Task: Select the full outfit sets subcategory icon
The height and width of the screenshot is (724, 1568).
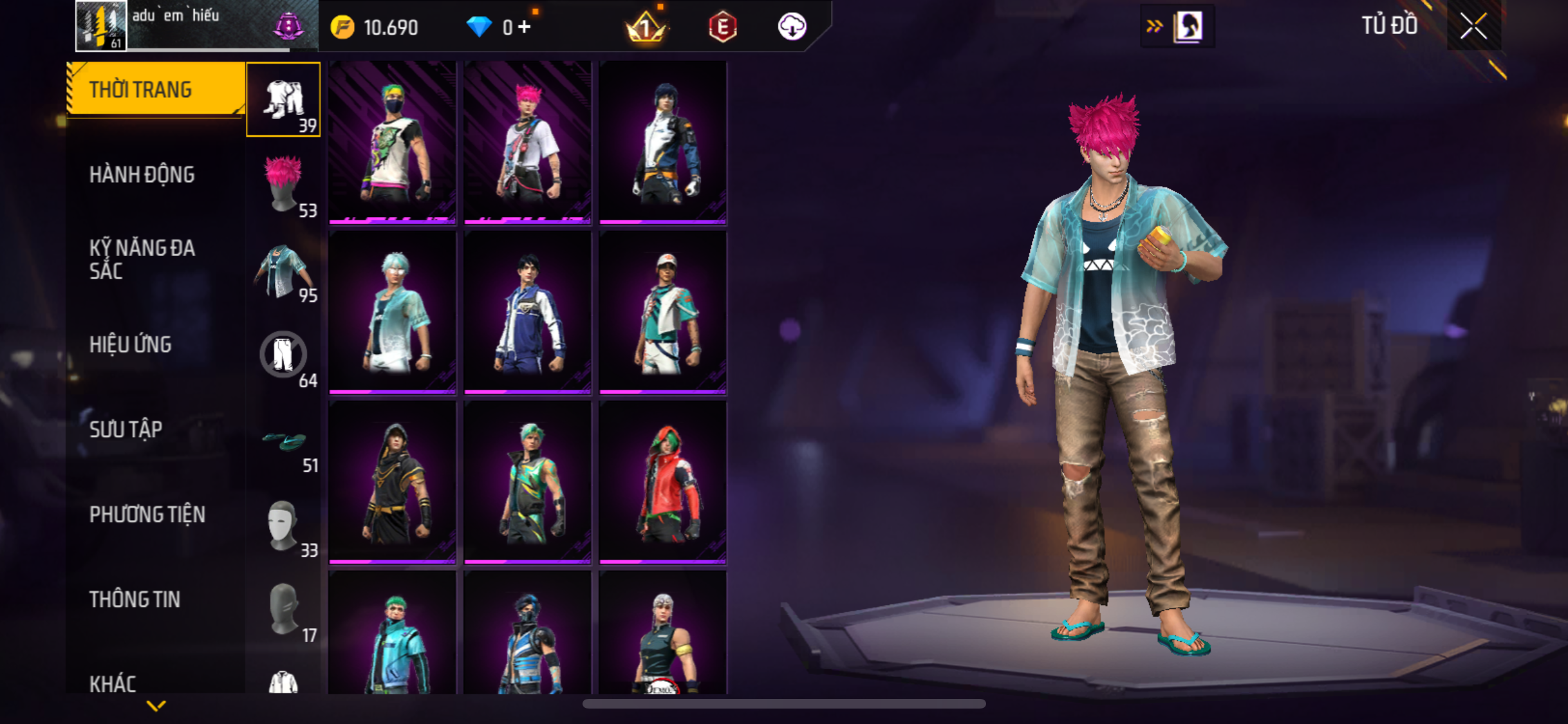Action: [283, 100]
